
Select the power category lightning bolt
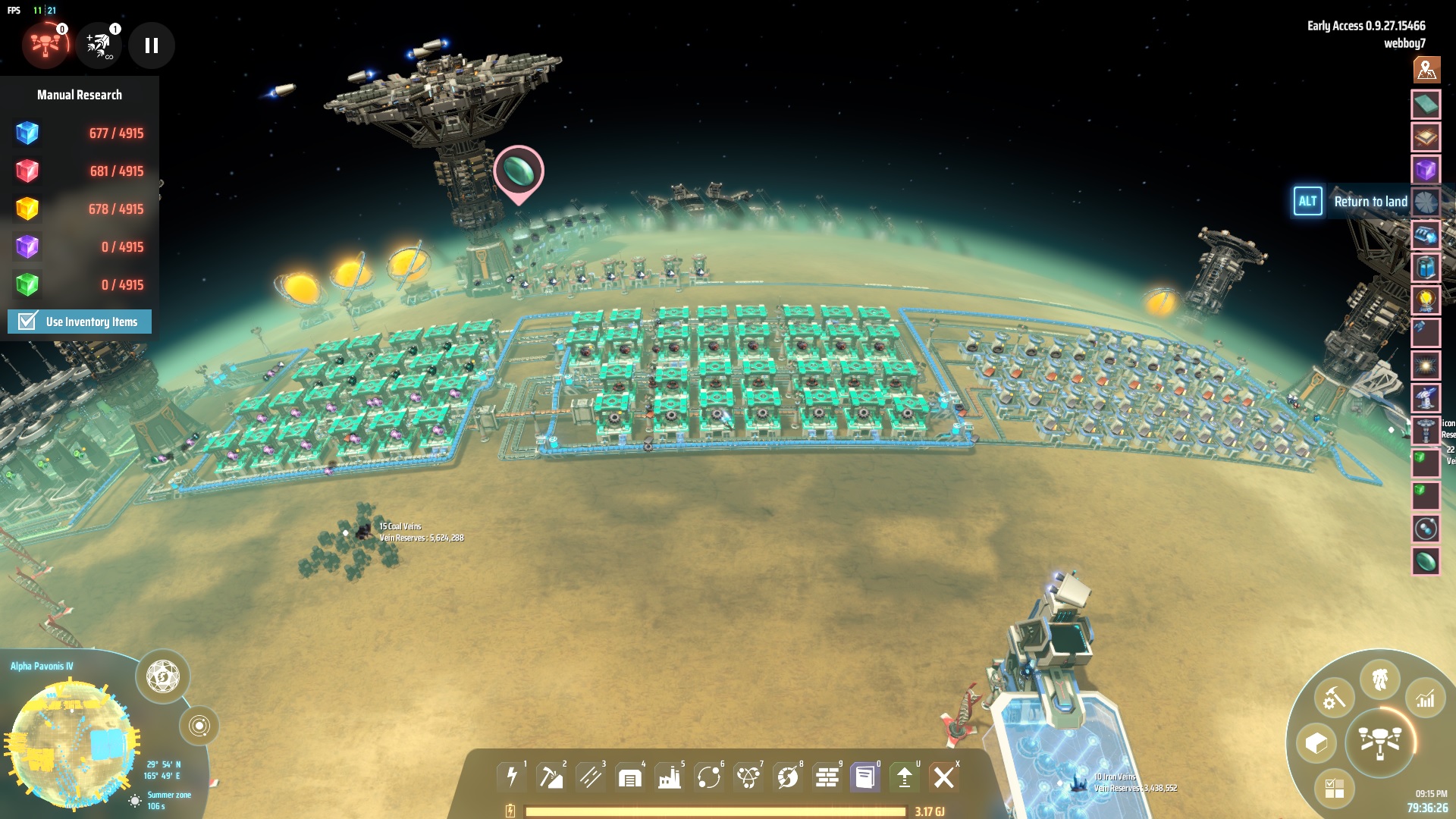512,777
